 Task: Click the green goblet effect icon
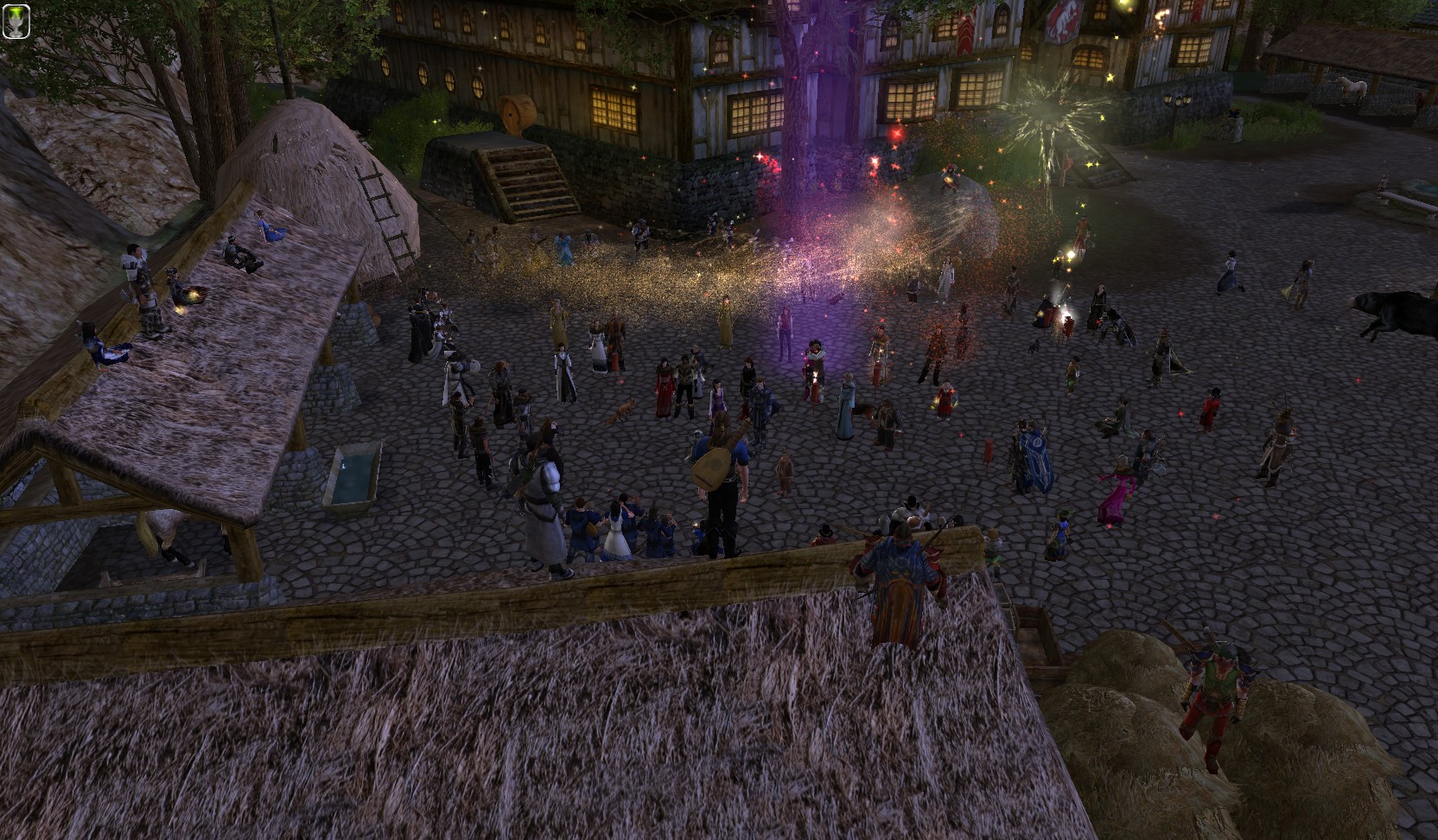(17, 21)
